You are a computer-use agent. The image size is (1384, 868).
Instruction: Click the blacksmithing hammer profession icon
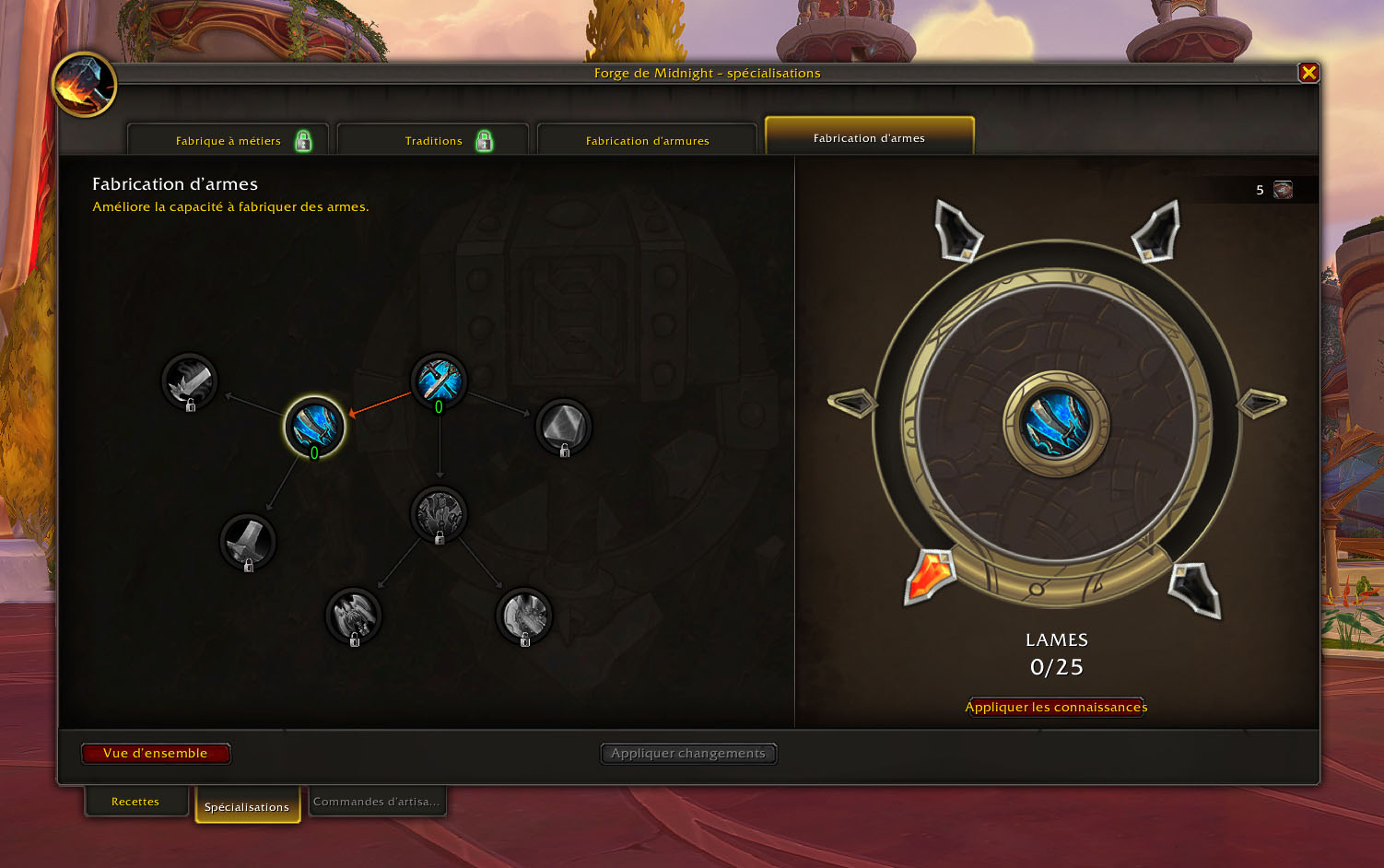(85, 85)
